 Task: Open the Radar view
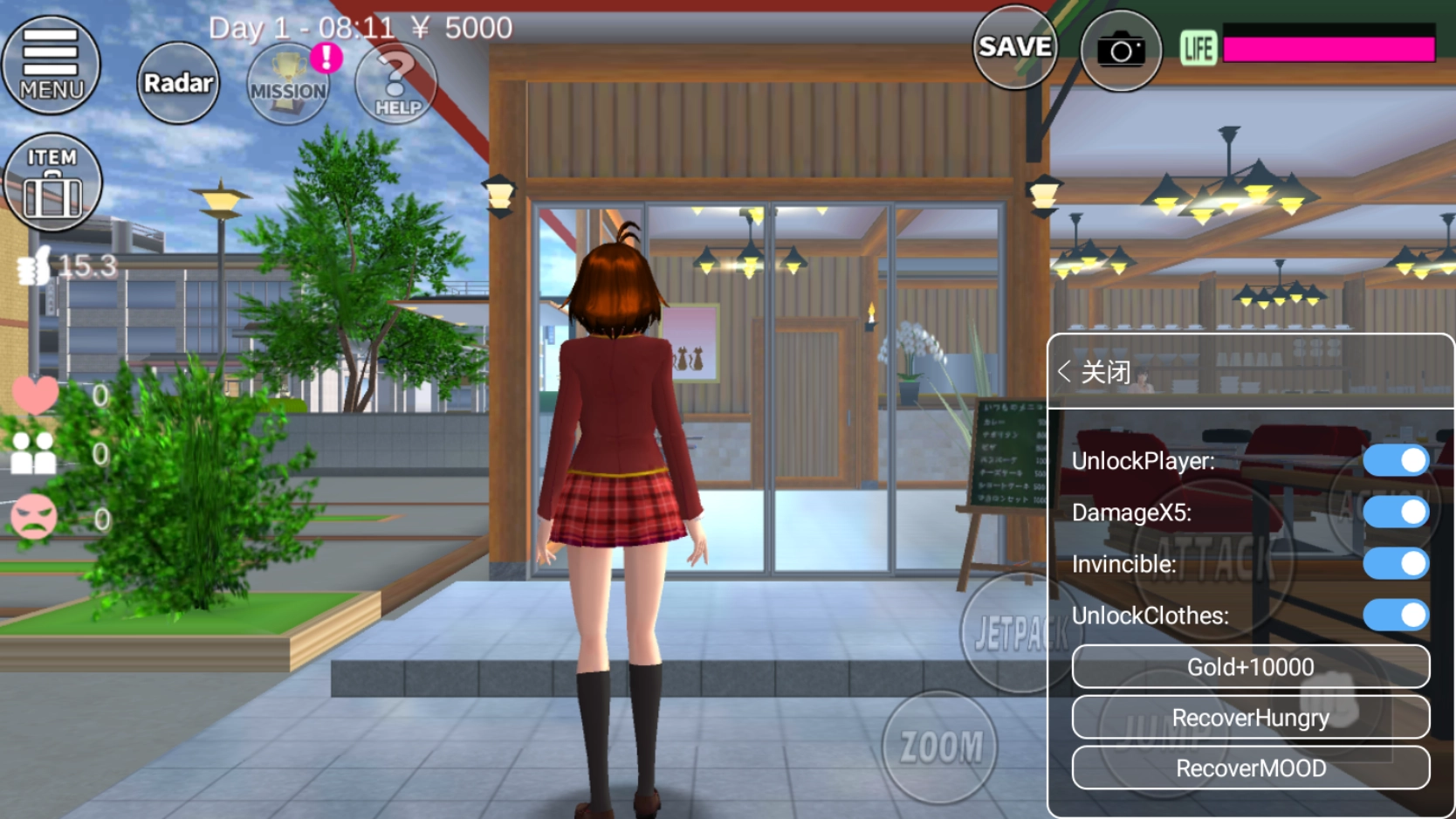click(177, 83)
